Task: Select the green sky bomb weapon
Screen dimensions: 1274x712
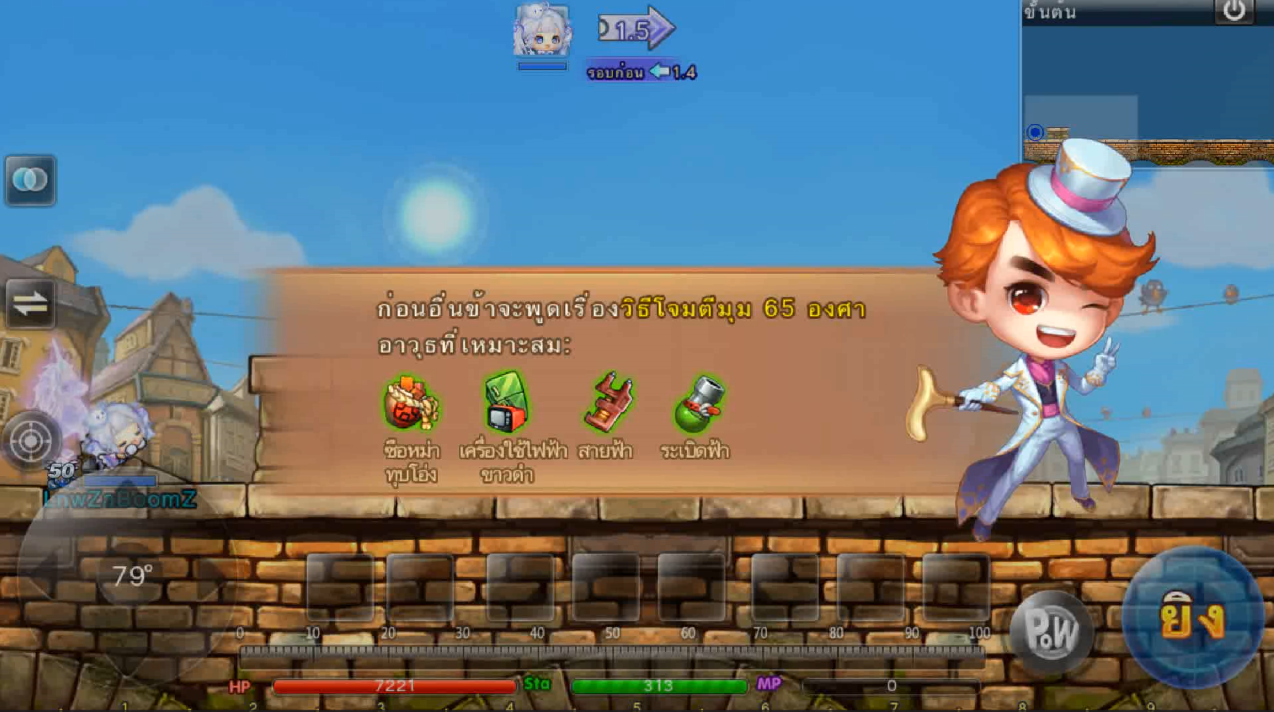Action: tap(695, 403)
